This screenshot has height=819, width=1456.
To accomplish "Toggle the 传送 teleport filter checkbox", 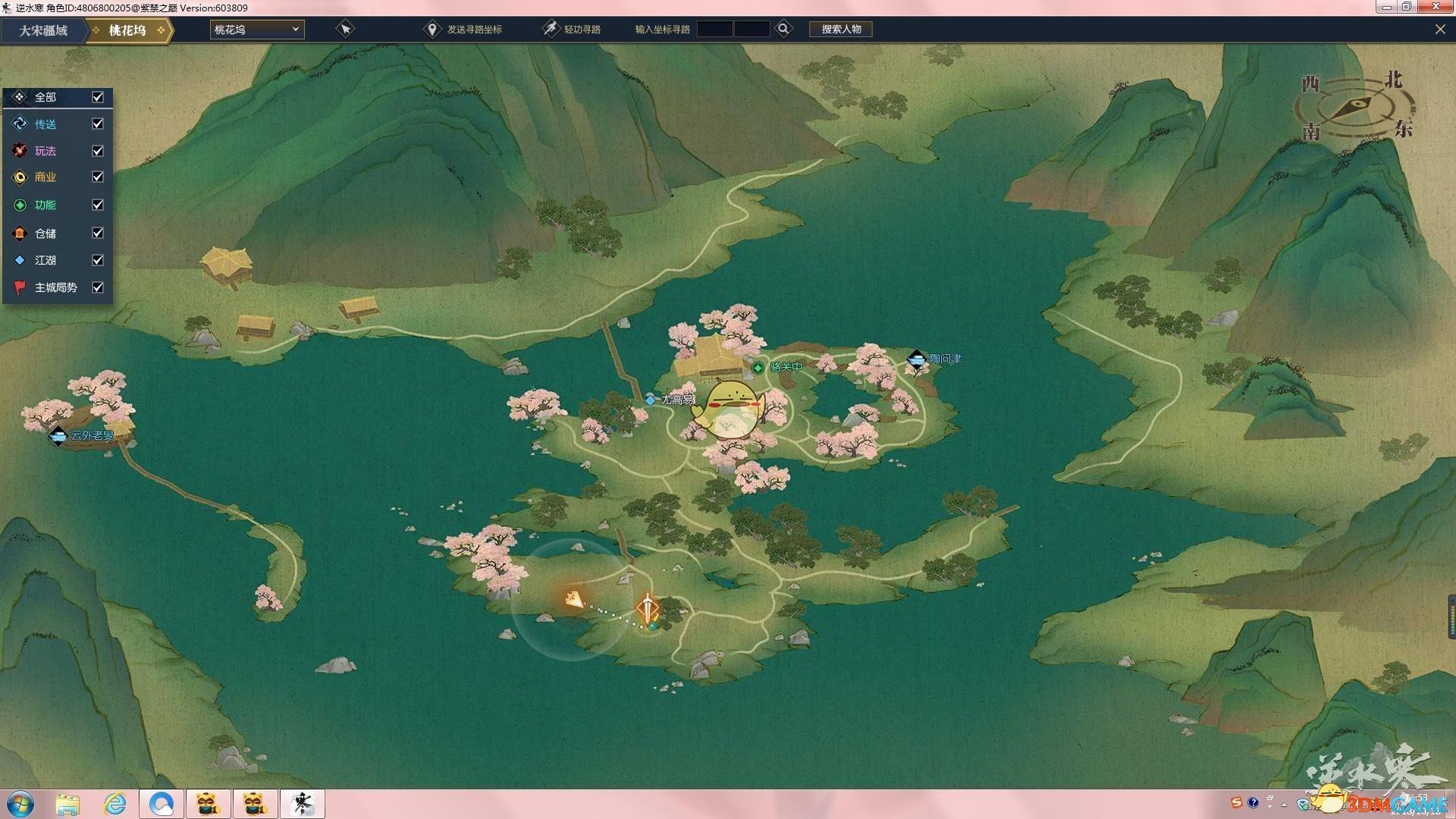I will click(x=98, y=124).
